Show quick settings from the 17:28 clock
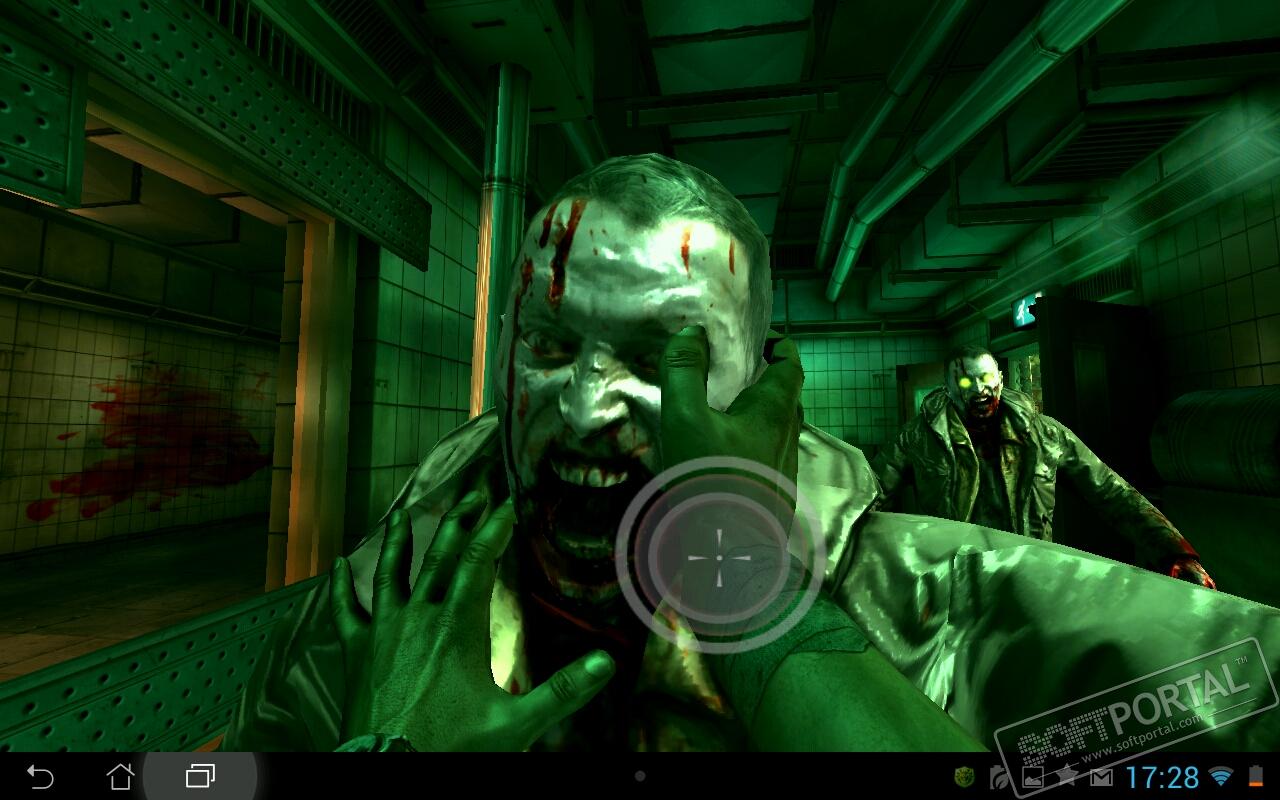Image resolution: width=1280 pixels, height=800 pixels. tap(1162, 777)
